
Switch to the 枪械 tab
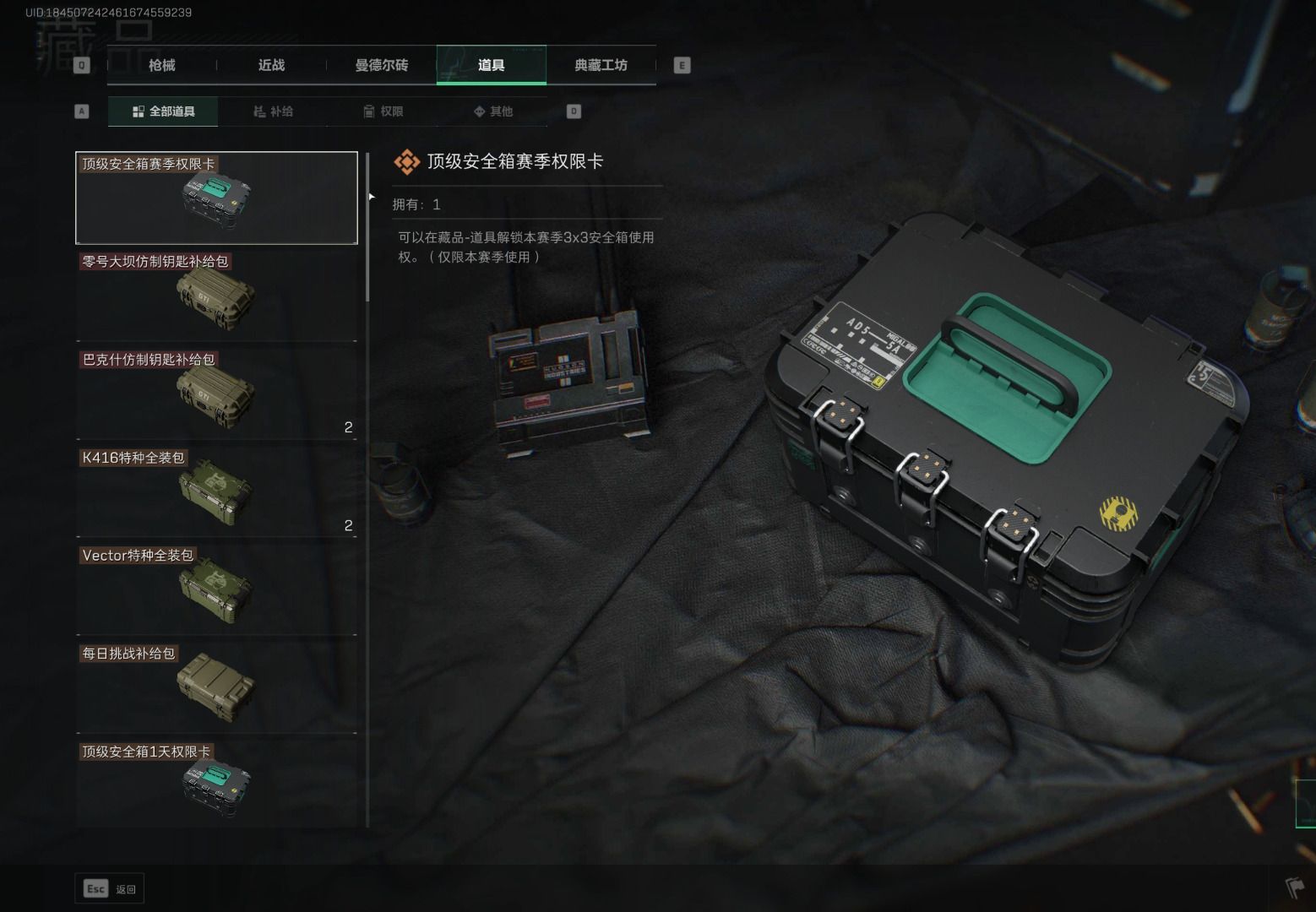point(161,65)
